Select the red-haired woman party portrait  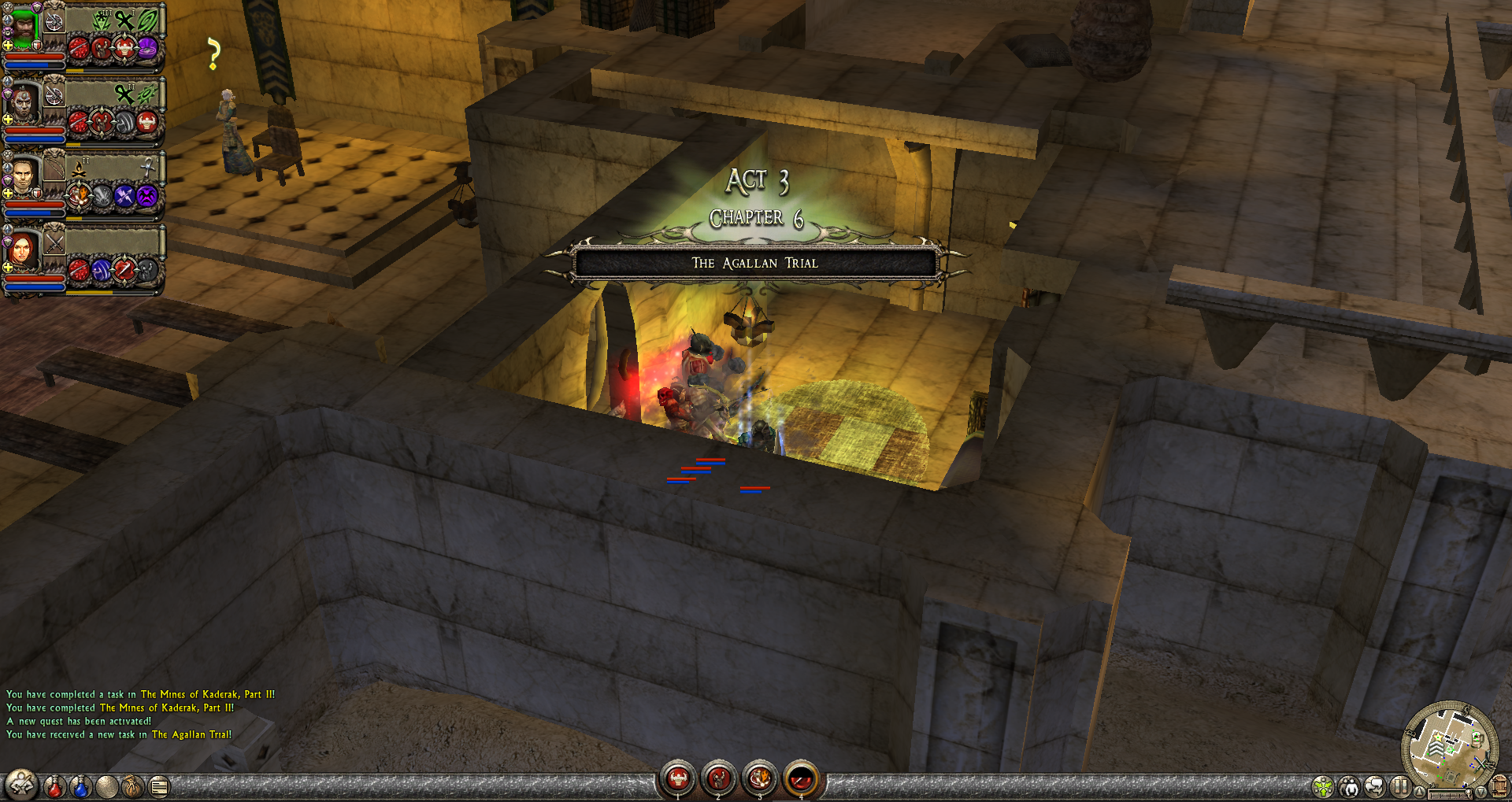[22, 252]
